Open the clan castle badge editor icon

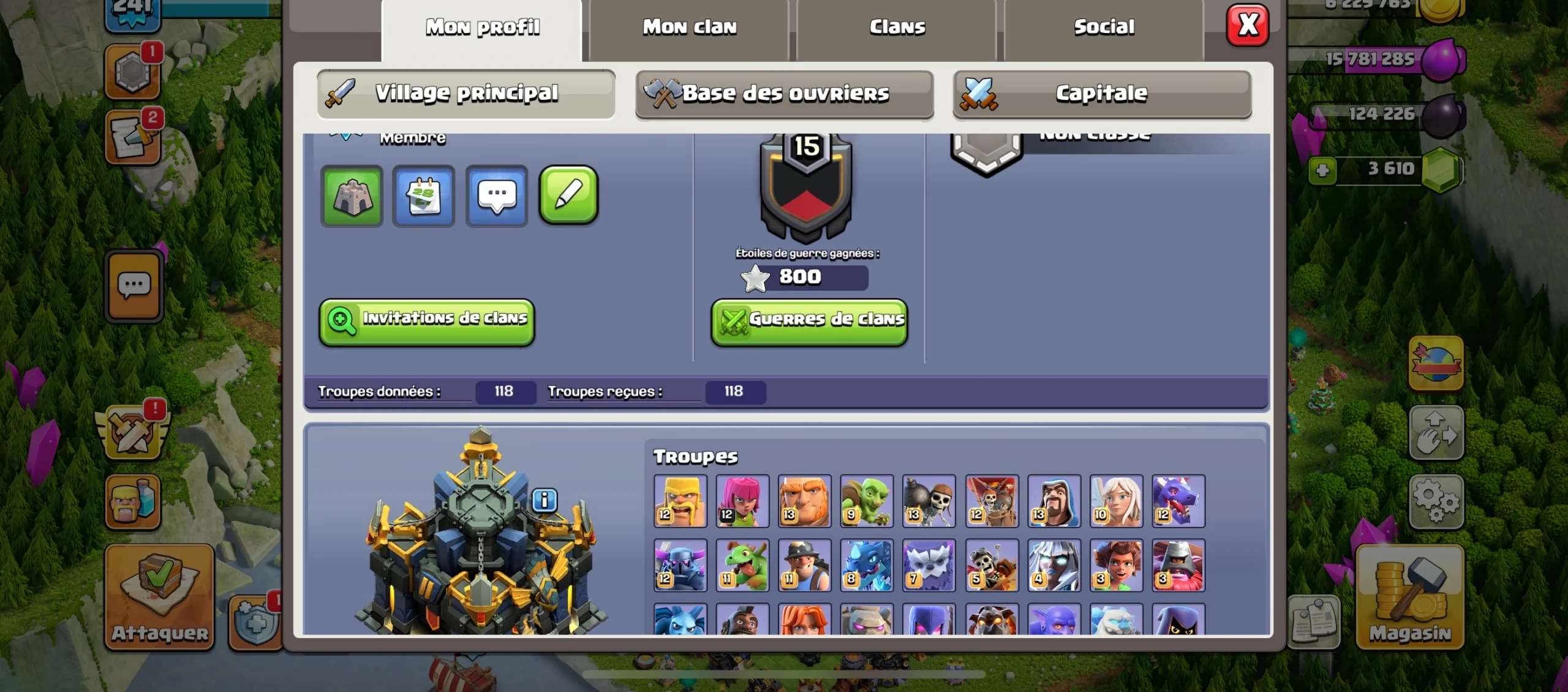[x=352, y=196]
